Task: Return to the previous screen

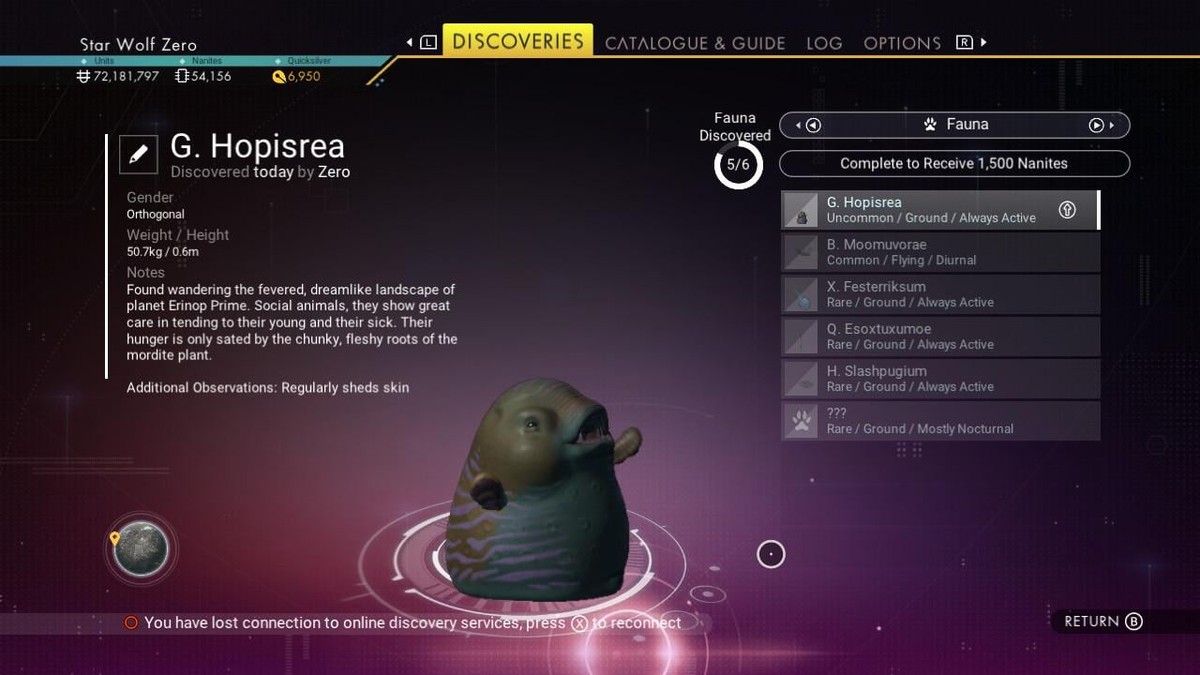Action: coord(1102,621)
